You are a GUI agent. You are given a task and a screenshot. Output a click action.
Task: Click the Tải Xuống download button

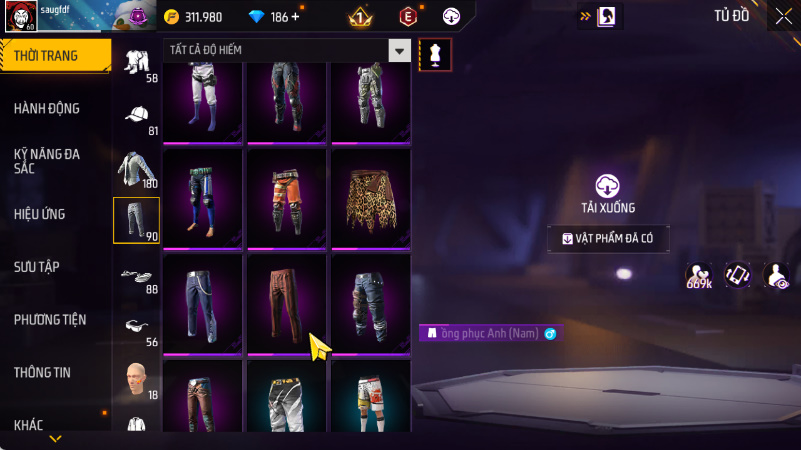[x=608, y=193]
